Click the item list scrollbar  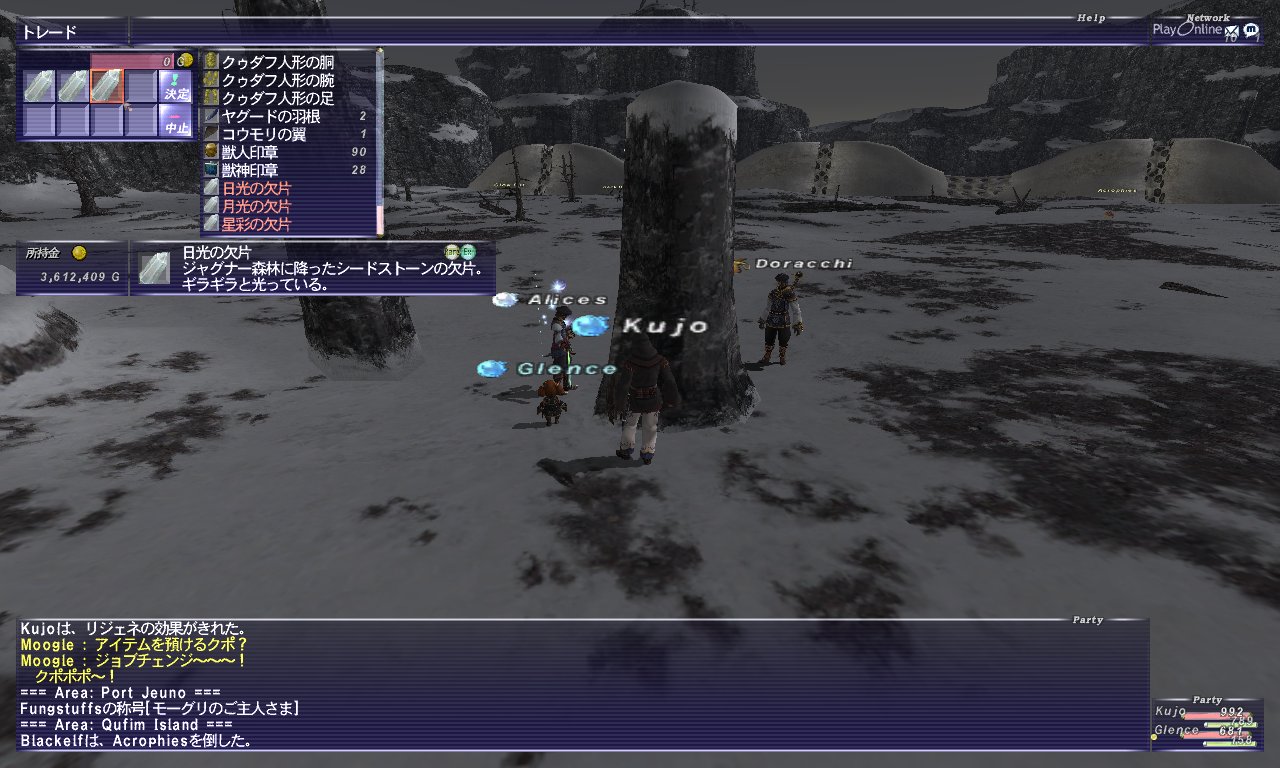click(379, 140)
